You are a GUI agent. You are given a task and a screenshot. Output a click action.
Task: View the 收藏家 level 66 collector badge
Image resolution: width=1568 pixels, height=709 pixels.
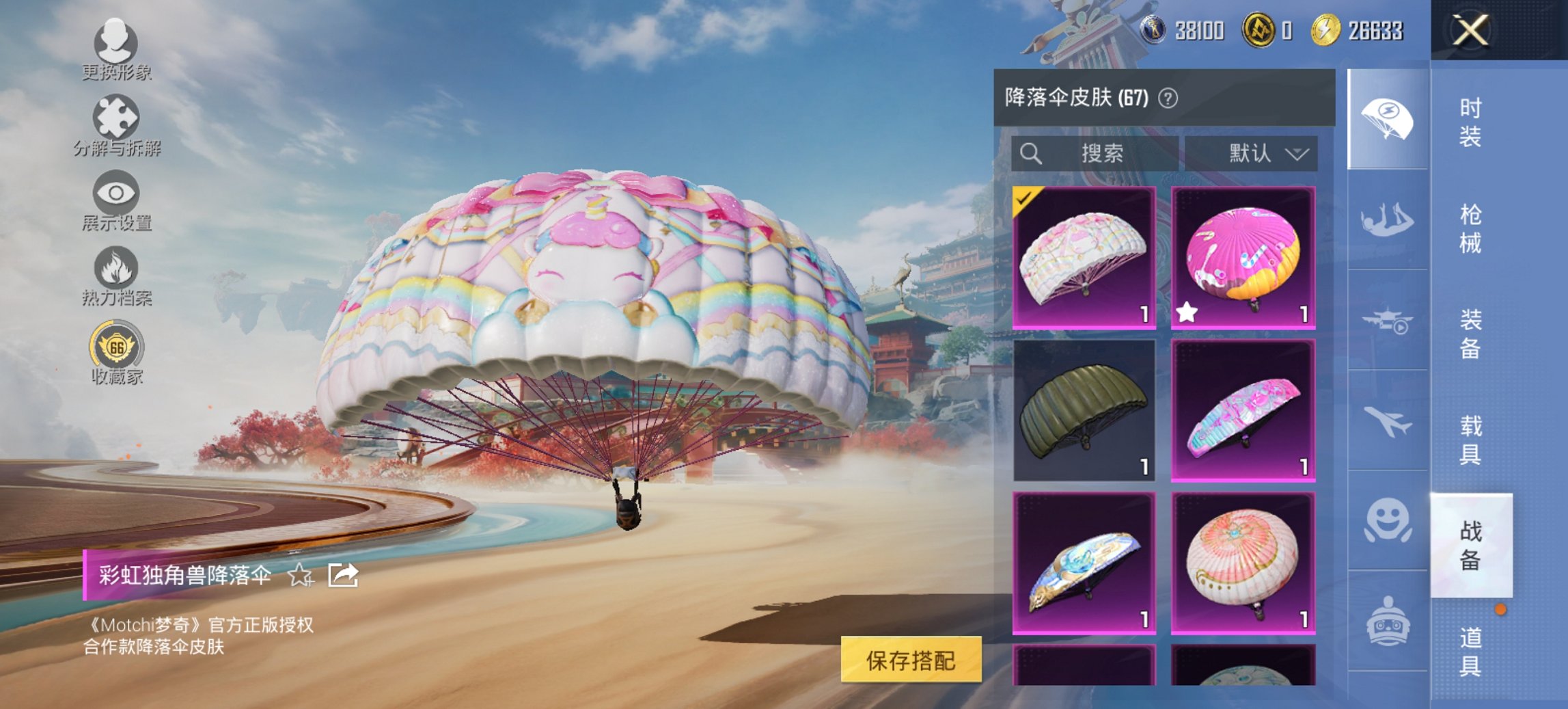(118, 347)
